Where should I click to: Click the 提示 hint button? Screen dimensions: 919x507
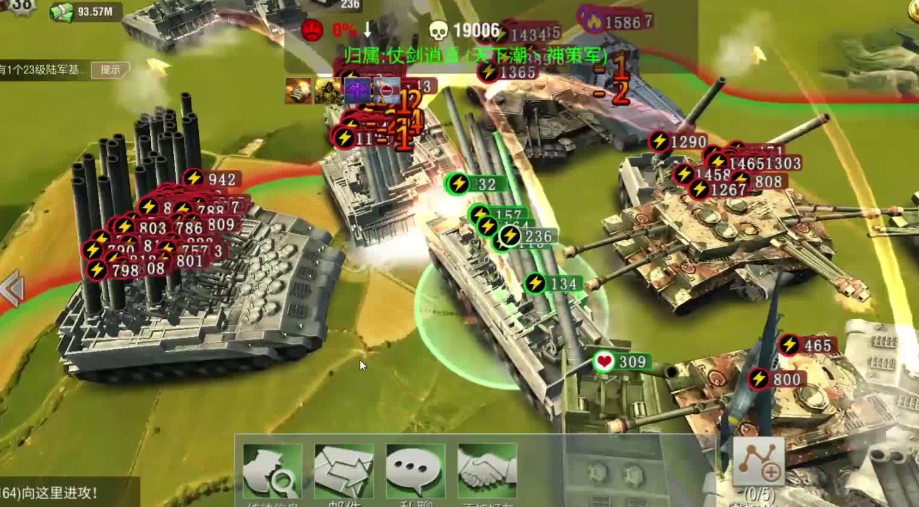pyautogui.click(x=110, y=70)
